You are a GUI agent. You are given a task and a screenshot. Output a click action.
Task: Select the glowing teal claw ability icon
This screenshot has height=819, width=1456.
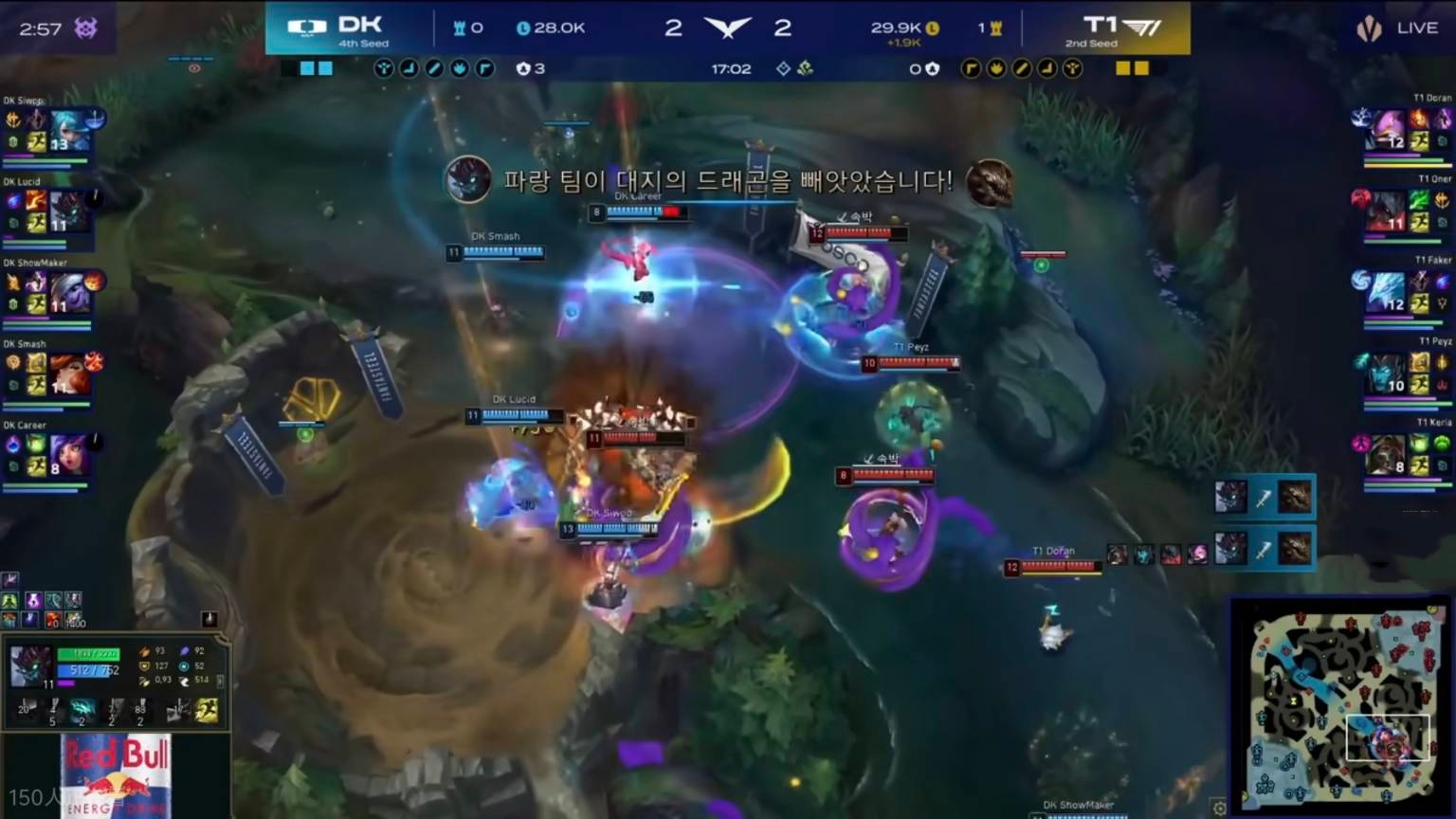(x=82, y=710)
